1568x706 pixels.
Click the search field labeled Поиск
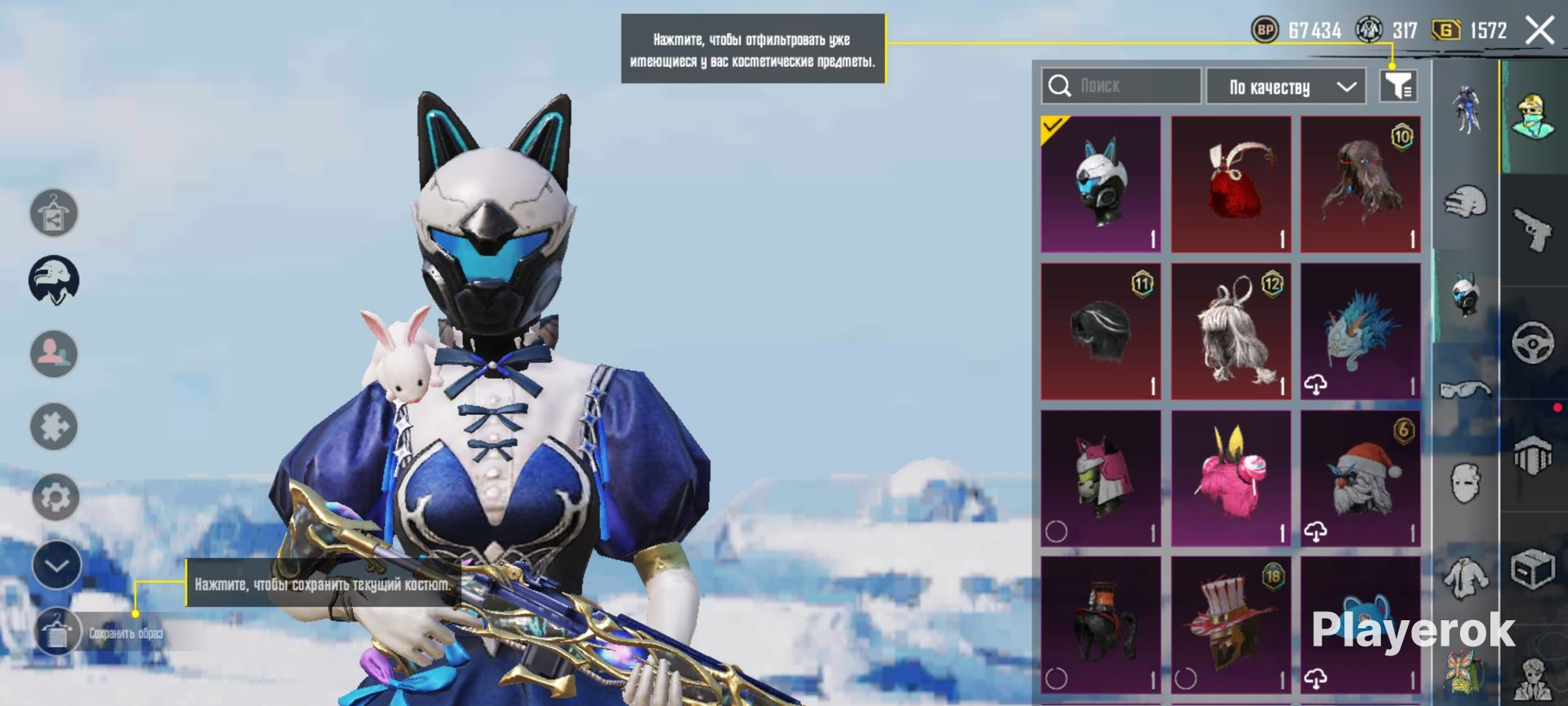tap(1120, 86)
